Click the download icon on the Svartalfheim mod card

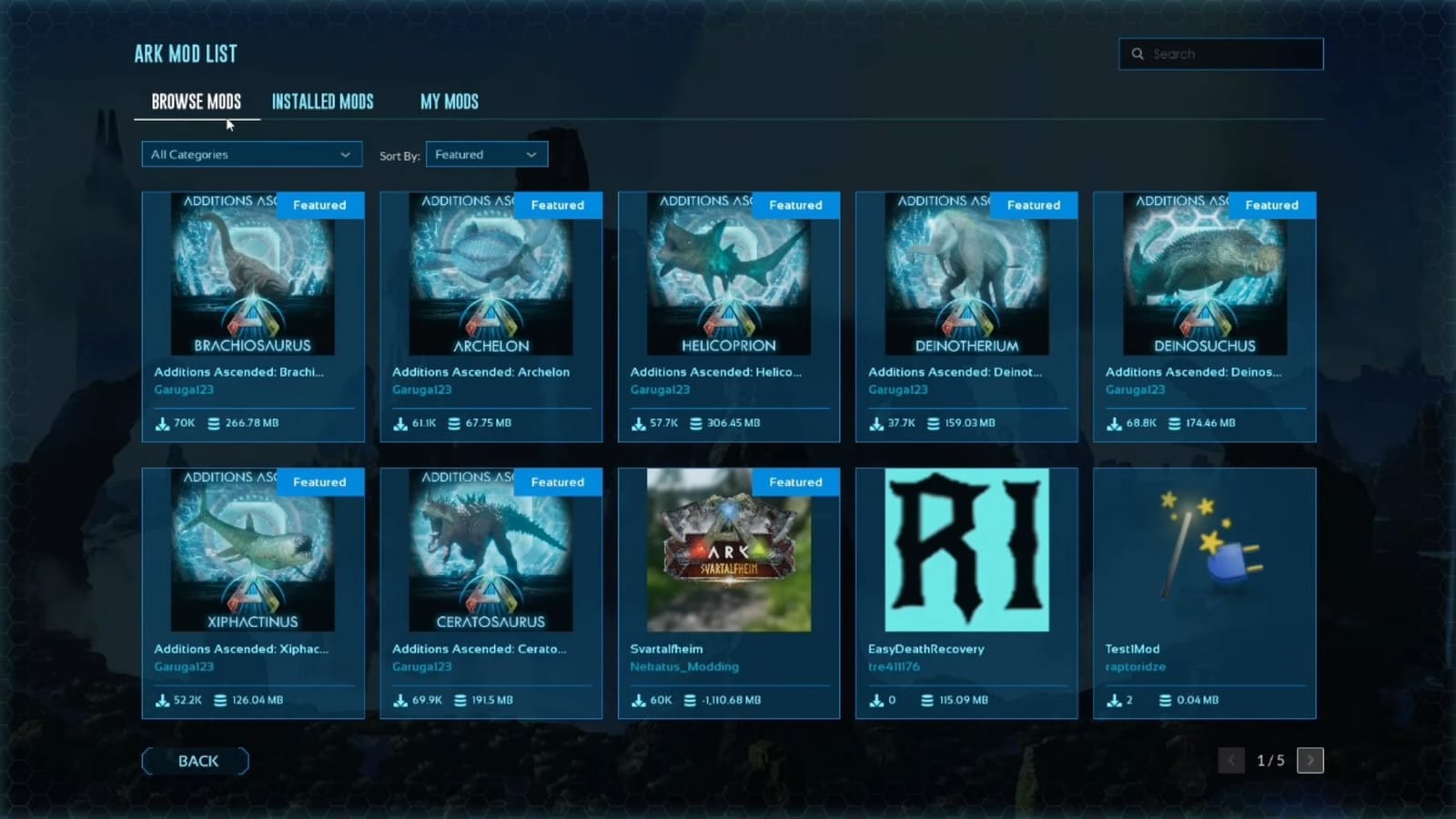tap(640, 700)
